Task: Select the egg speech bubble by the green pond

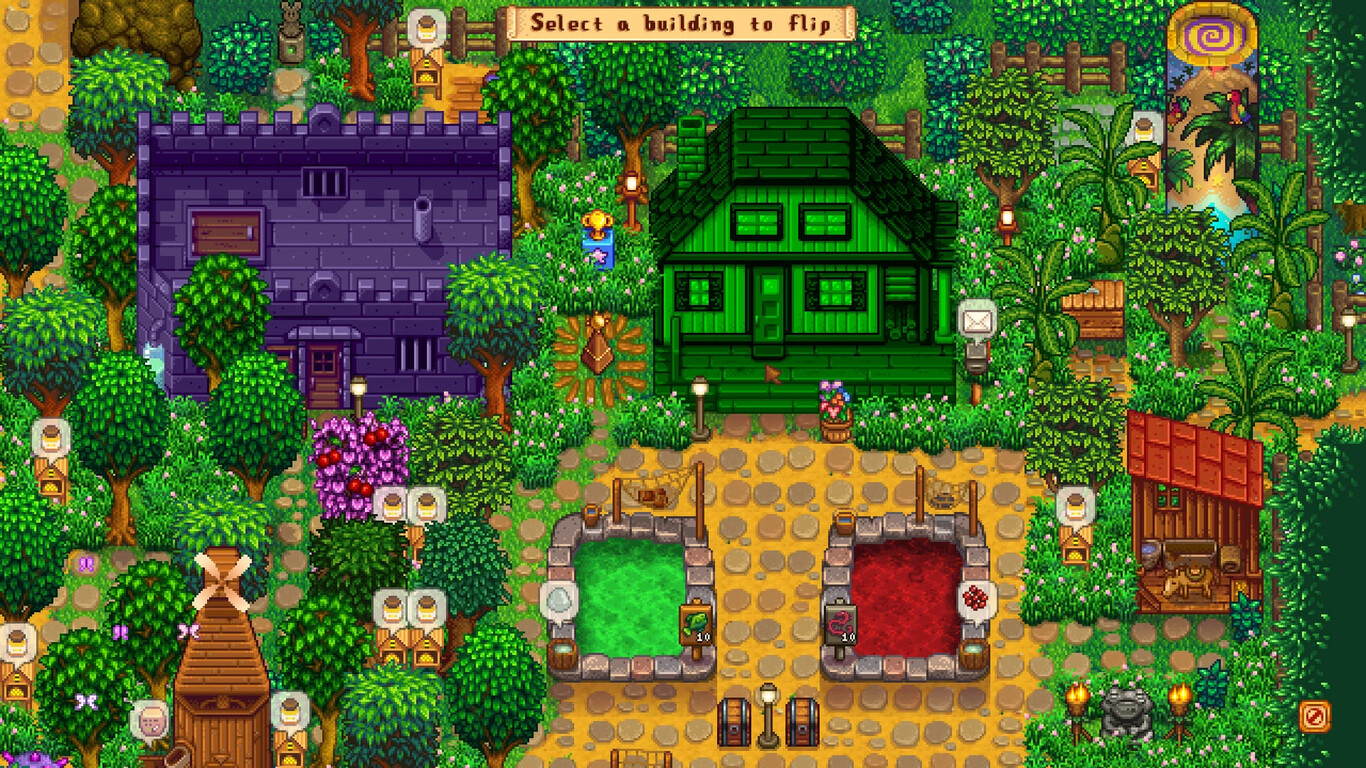Action: click(x=560, y=597)
